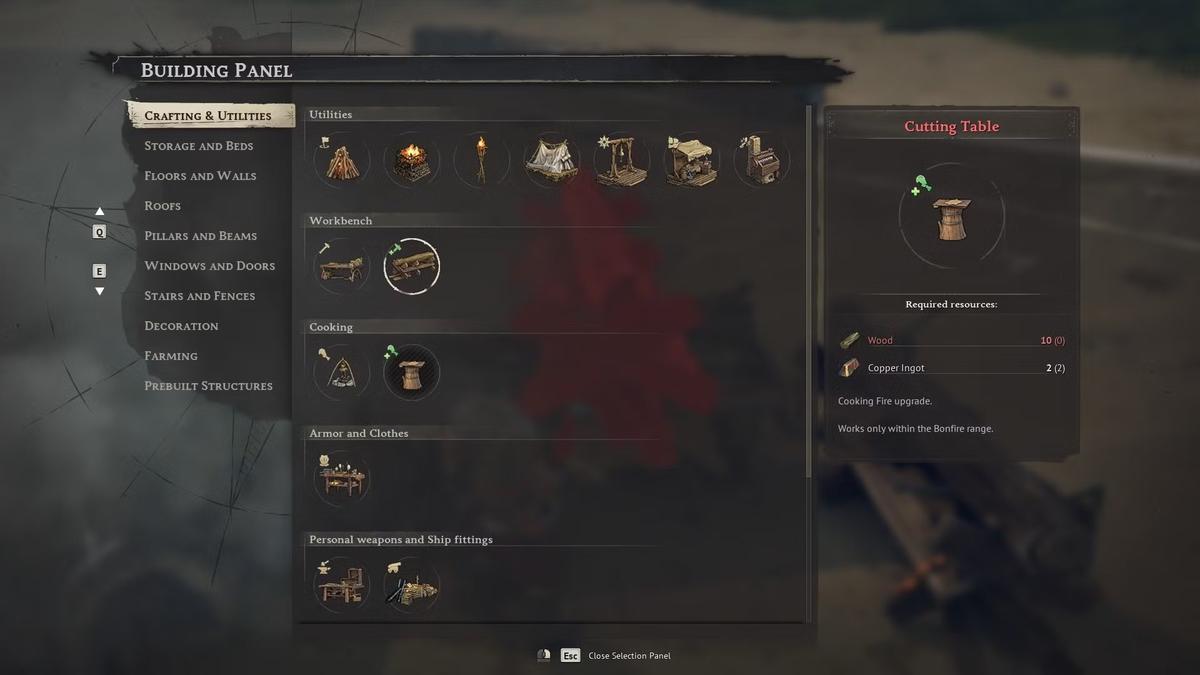Choose the burning fire pit utility
This screenshot has height=675, width=1200.
point(411,160)
